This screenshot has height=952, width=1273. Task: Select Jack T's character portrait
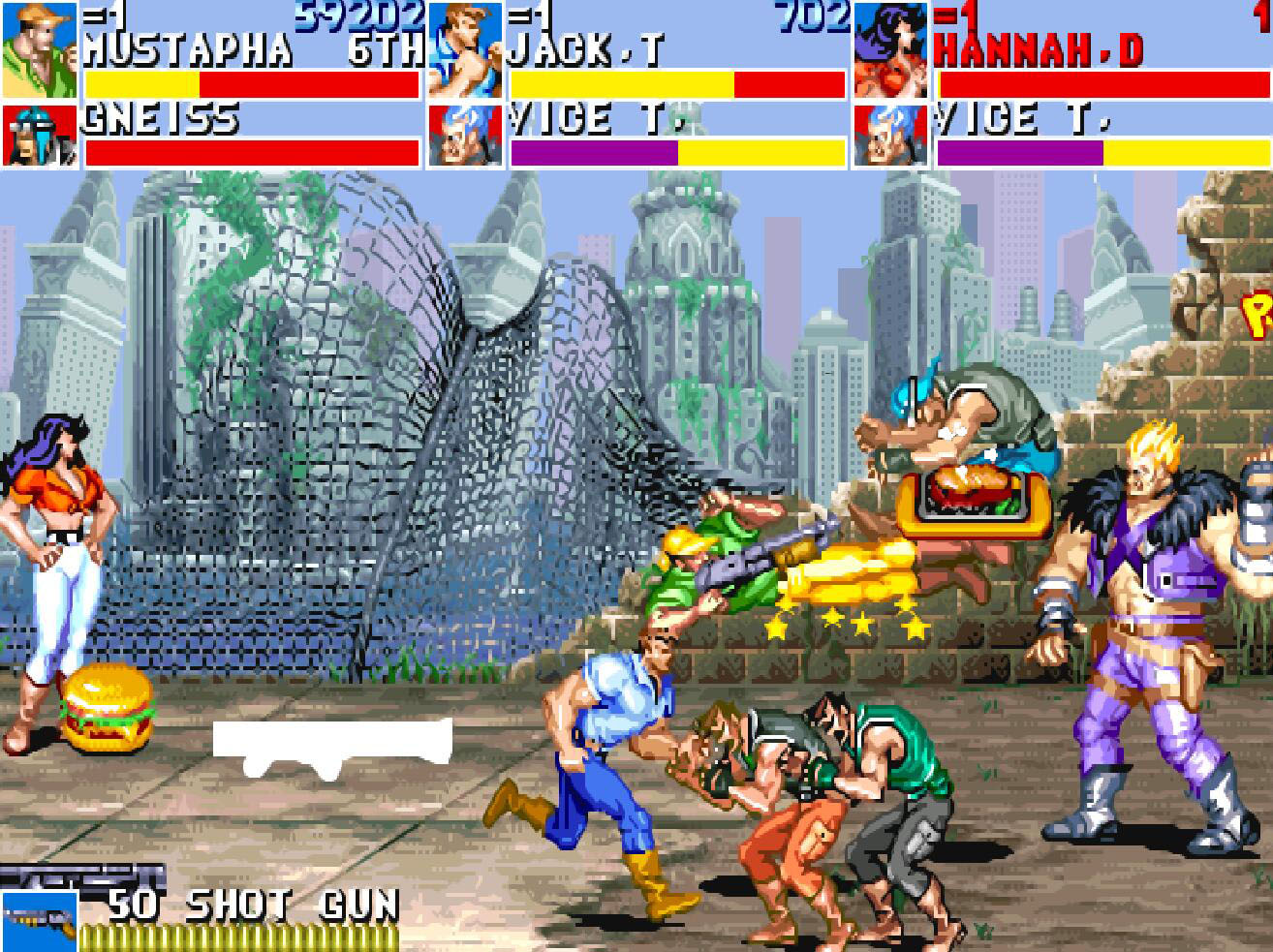(465, 49)
